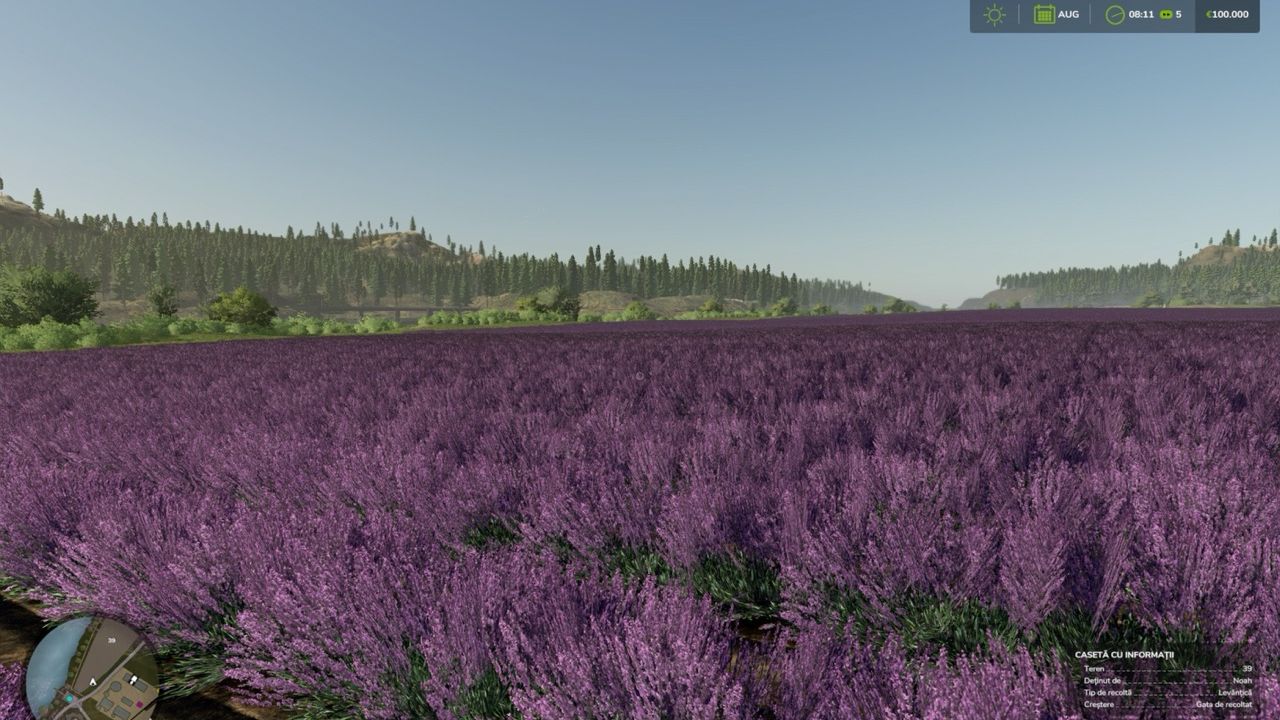Click the teal circular marker on the minimap
This screenshot has height=720, width=1280.
[x=69, y=698]
